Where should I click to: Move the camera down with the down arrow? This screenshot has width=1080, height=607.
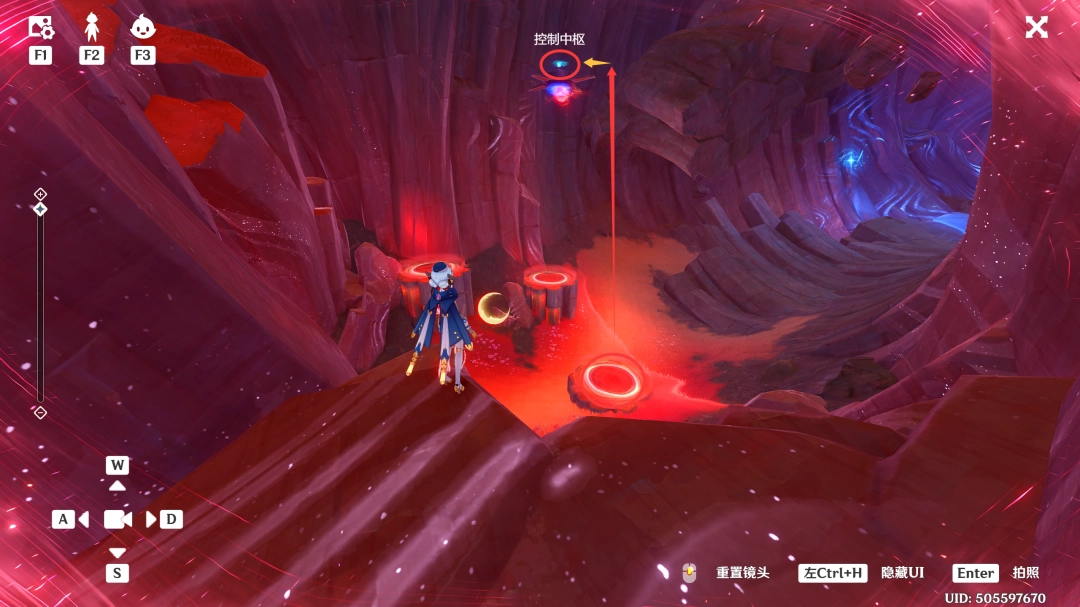(118, 553)
